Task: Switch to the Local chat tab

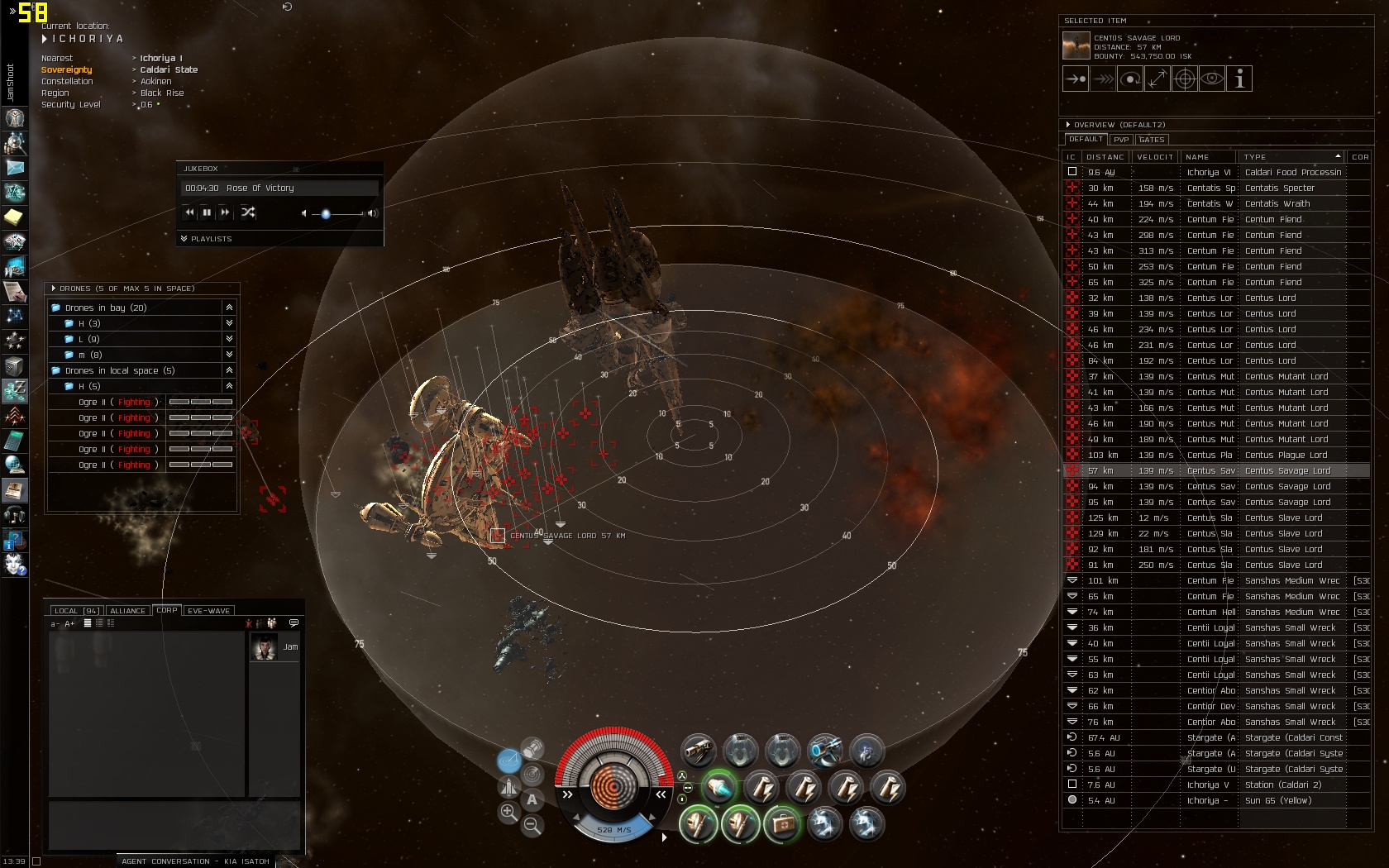Action: [x=76, y=611]
